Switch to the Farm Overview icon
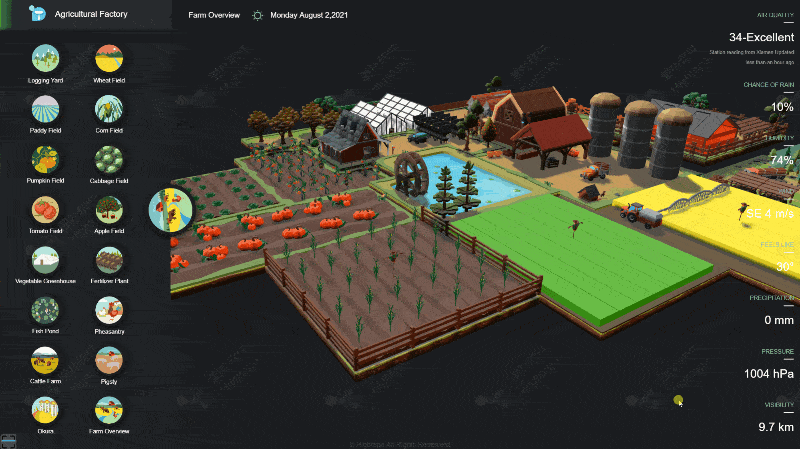The width and height of the screenshot is (800, 449). click(108, 410)
